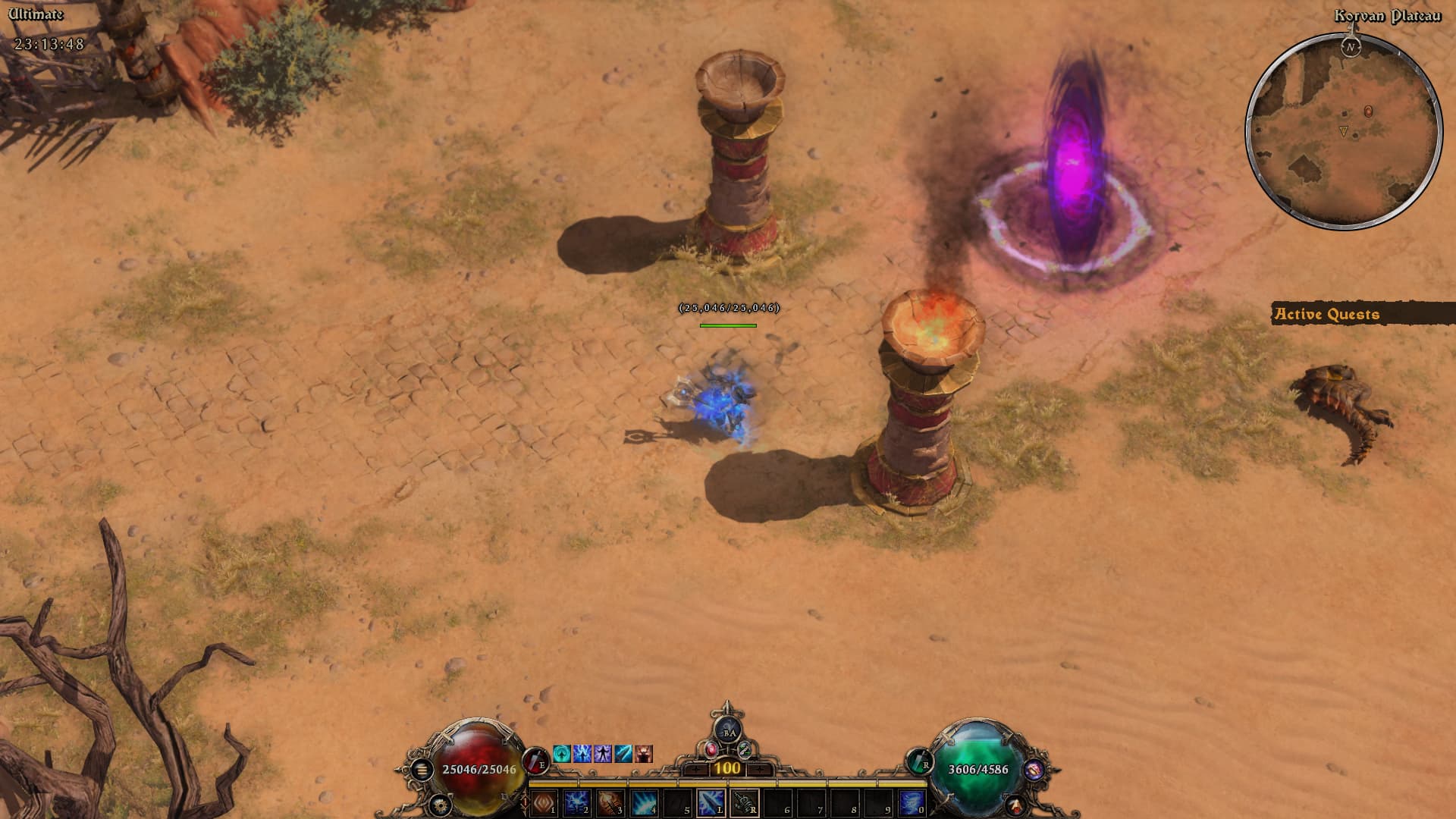Use the red health potion marked E

pos(535,760)
